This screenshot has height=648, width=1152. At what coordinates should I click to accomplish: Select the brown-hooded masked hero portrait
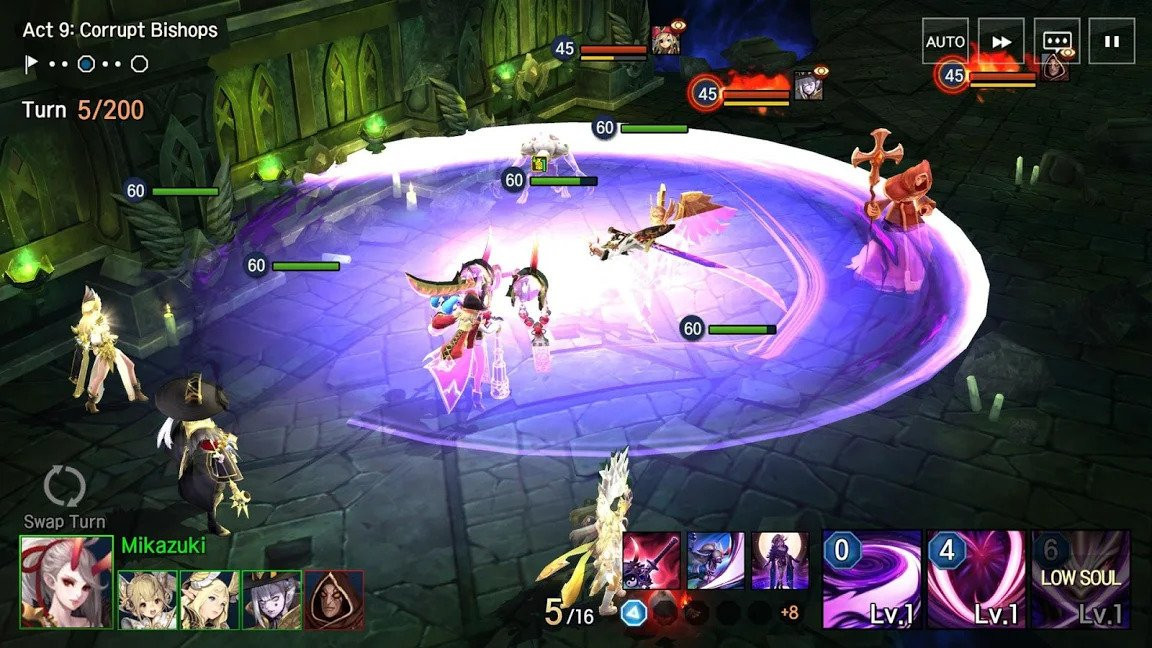334,600
